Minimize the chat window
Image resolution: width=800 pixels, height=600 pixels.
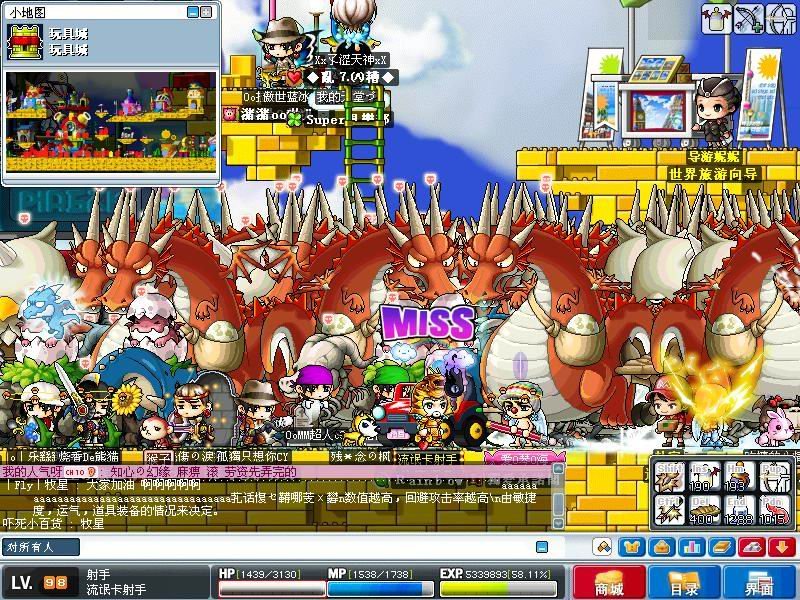coord(541,547)
